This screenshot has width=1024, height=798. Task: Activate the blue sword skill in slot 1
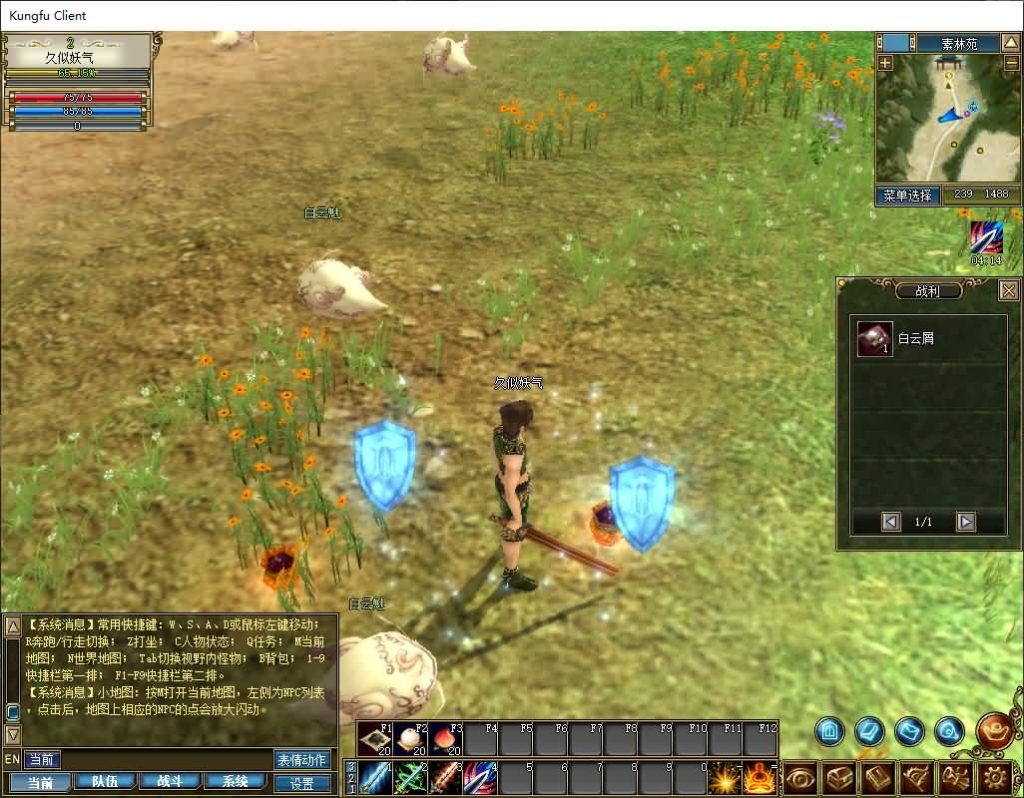[376, 777]
